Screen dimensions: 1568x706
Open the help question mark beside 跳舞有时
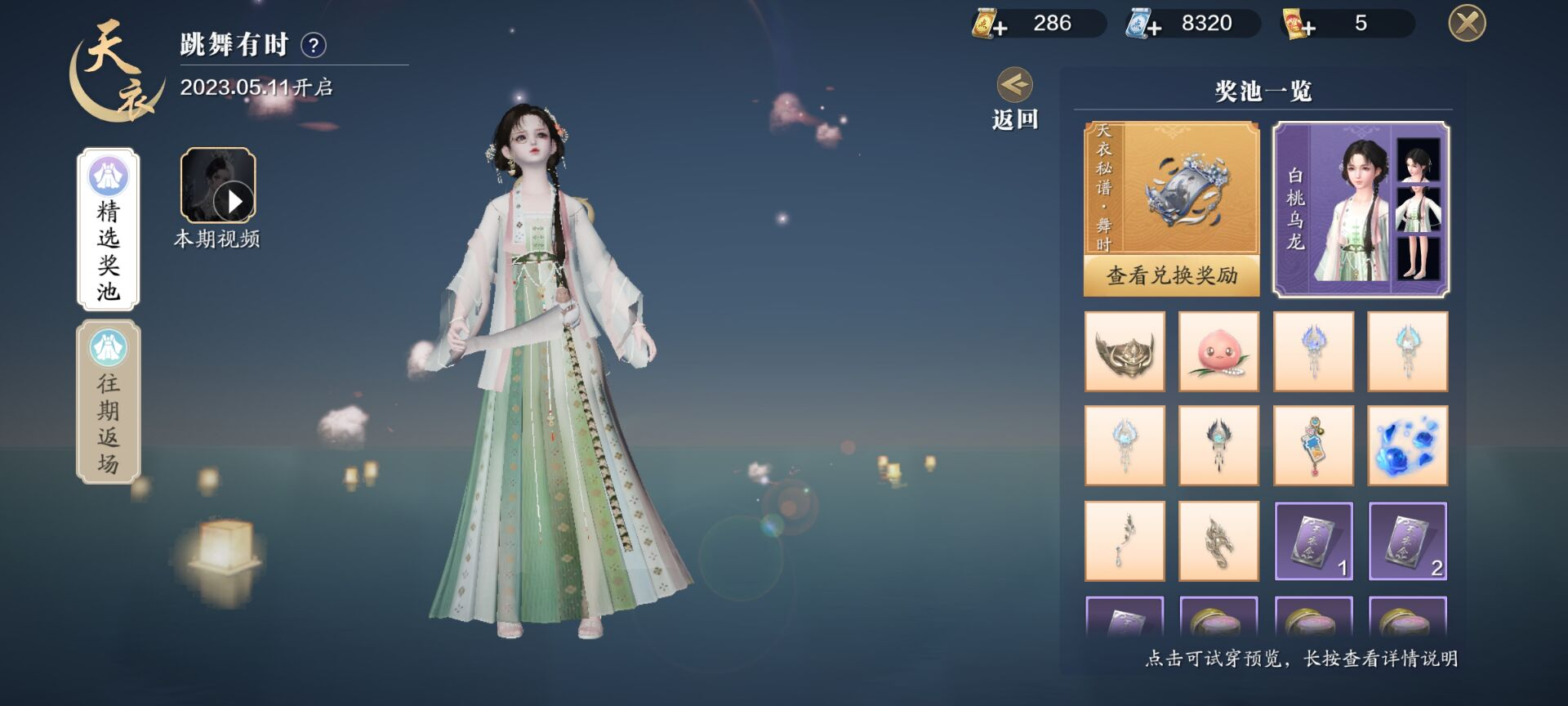[314, 45]
